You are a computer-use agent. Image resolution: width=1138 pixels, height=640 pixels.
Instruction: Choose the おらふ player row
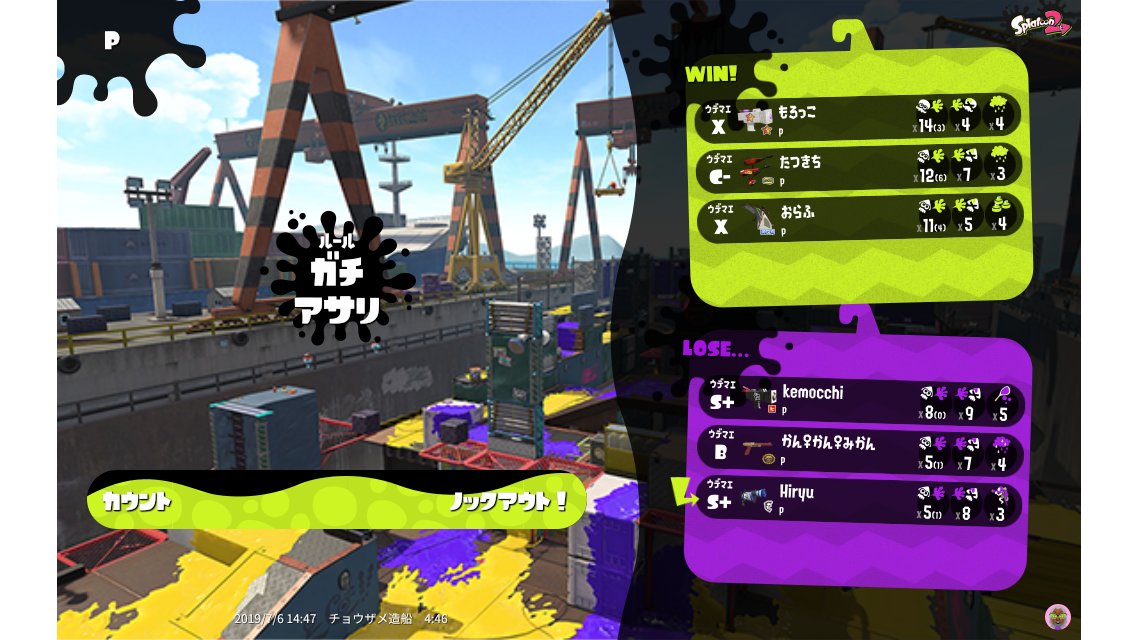860,215
